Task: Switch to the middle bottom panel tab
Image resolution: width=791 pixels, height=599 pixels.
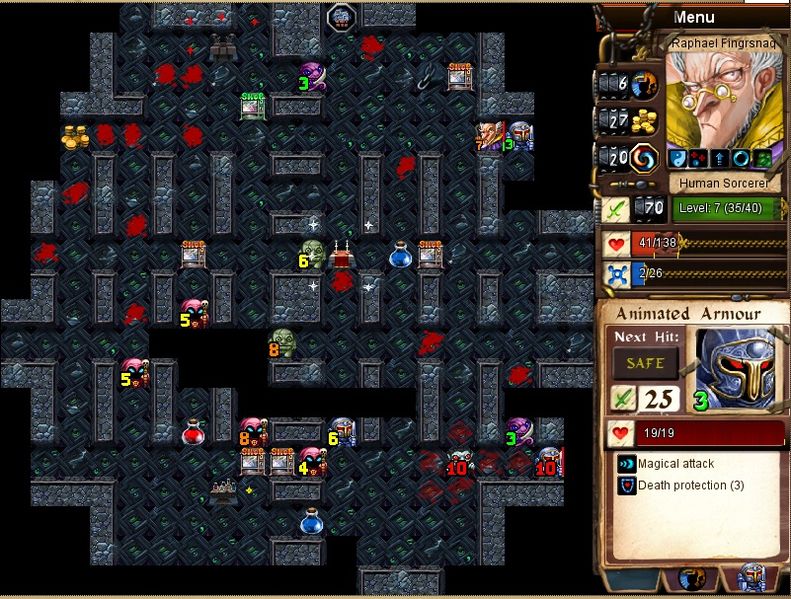Action: coord(692,579)
